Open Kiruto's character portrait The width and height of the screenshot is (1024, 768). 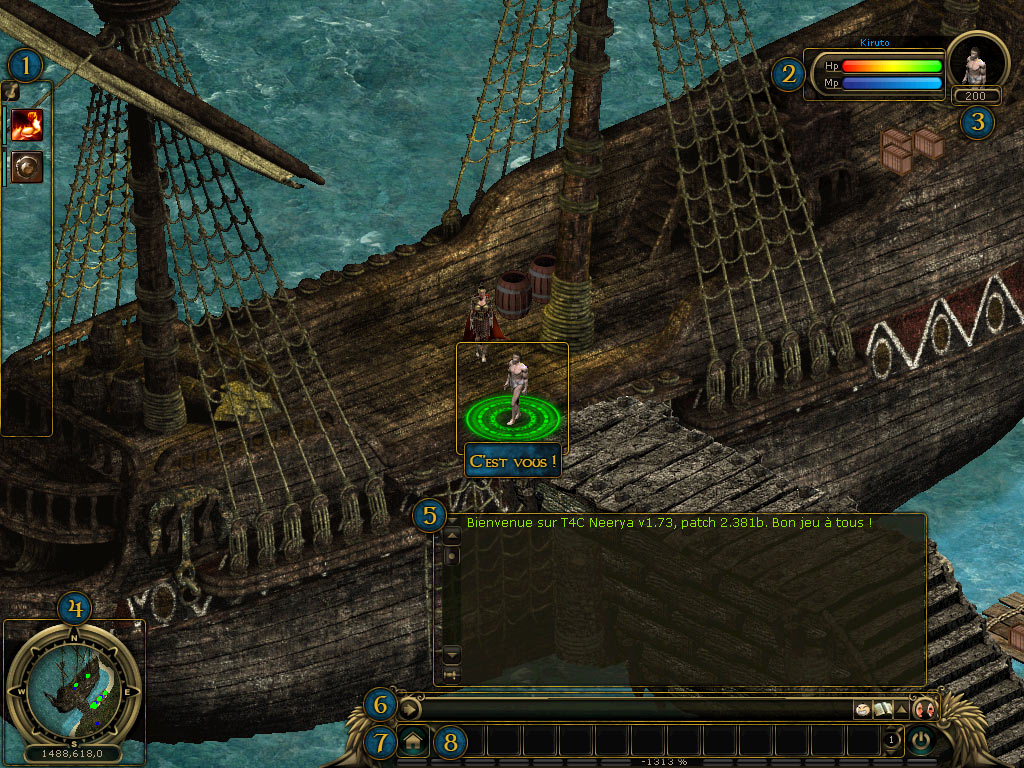click(x=977, y=62)
